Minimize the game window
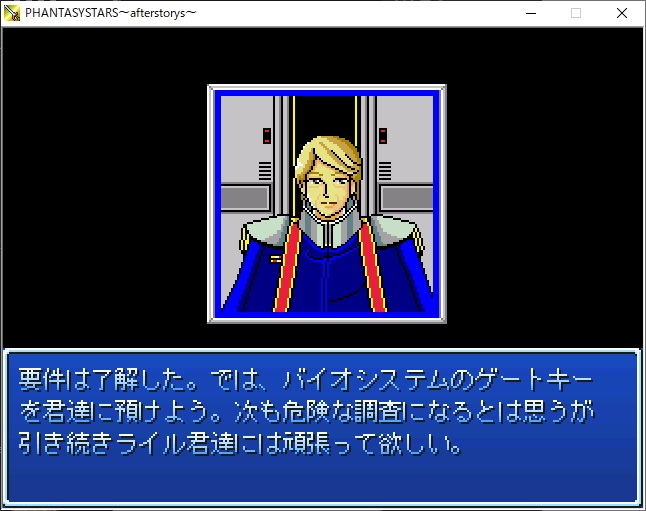646x511 pixels. pyautogui.click(x=529, y=13)
